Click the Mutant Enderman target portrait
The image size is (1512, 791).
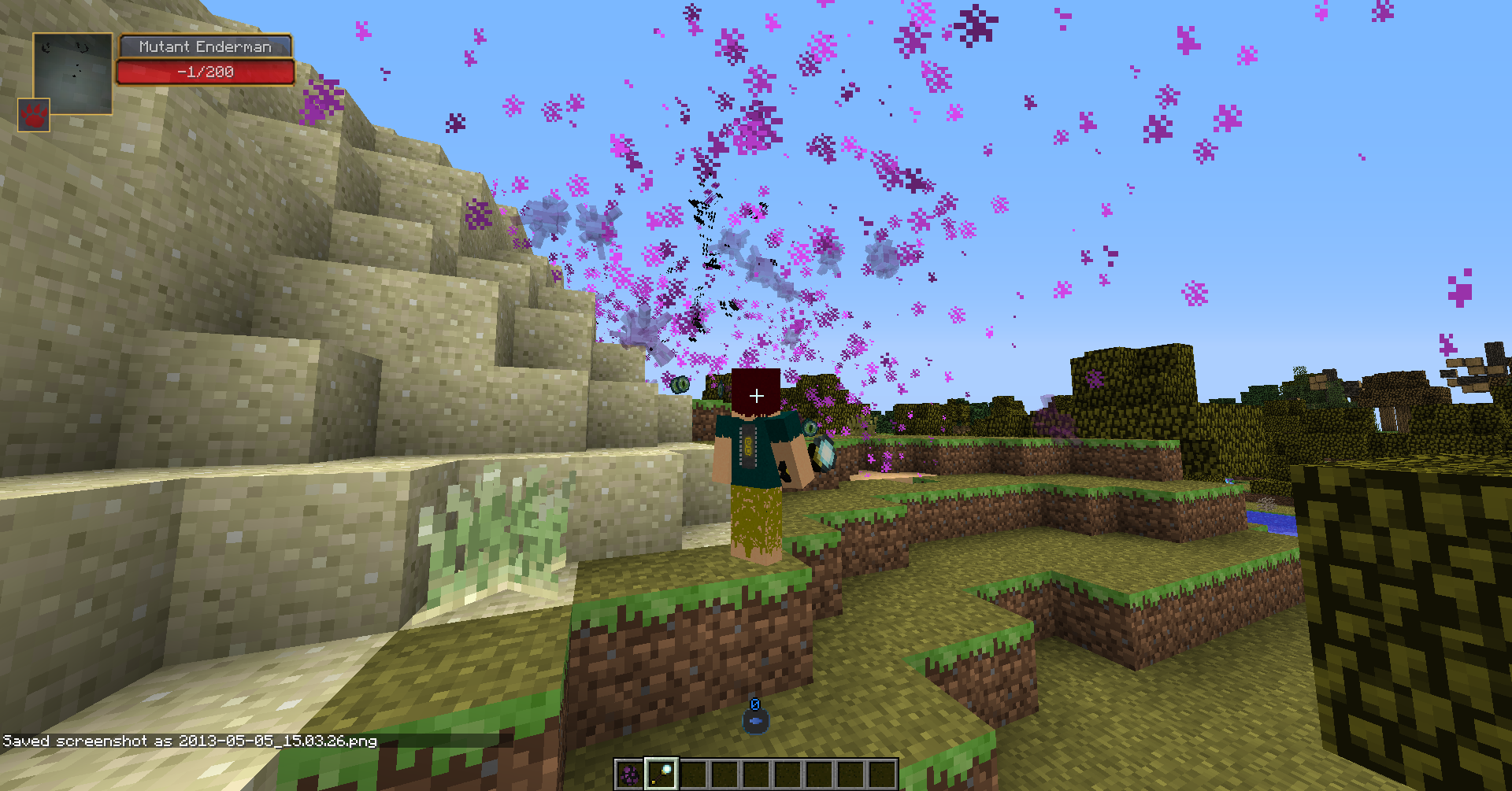tap(74, 72)
